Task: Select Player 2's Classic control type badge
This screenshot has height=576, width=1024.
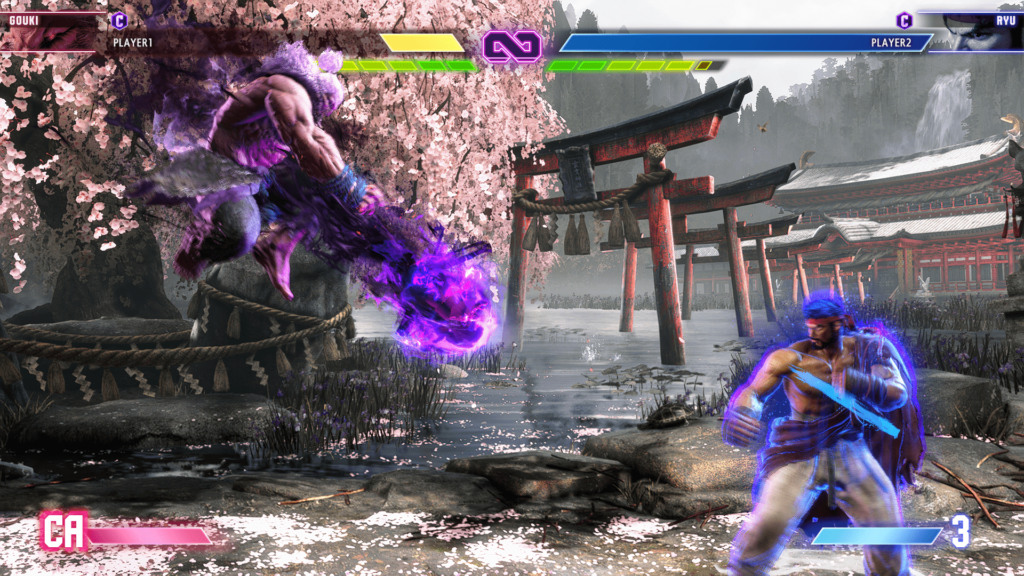Action: (x=904, y=20)
